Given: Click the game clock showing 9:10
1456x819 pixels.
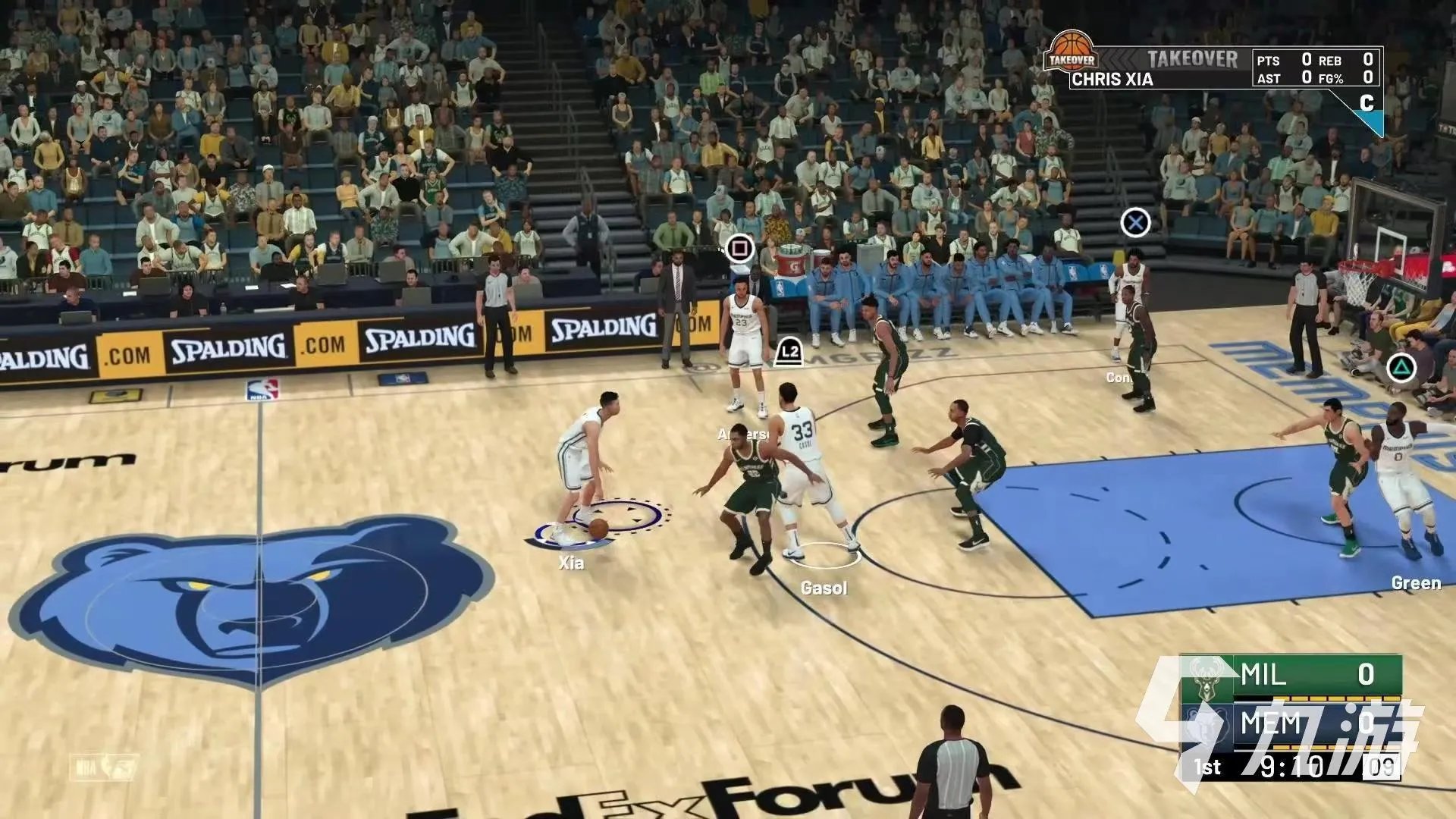Looking at the screenshot, I should click(1292, 766).
